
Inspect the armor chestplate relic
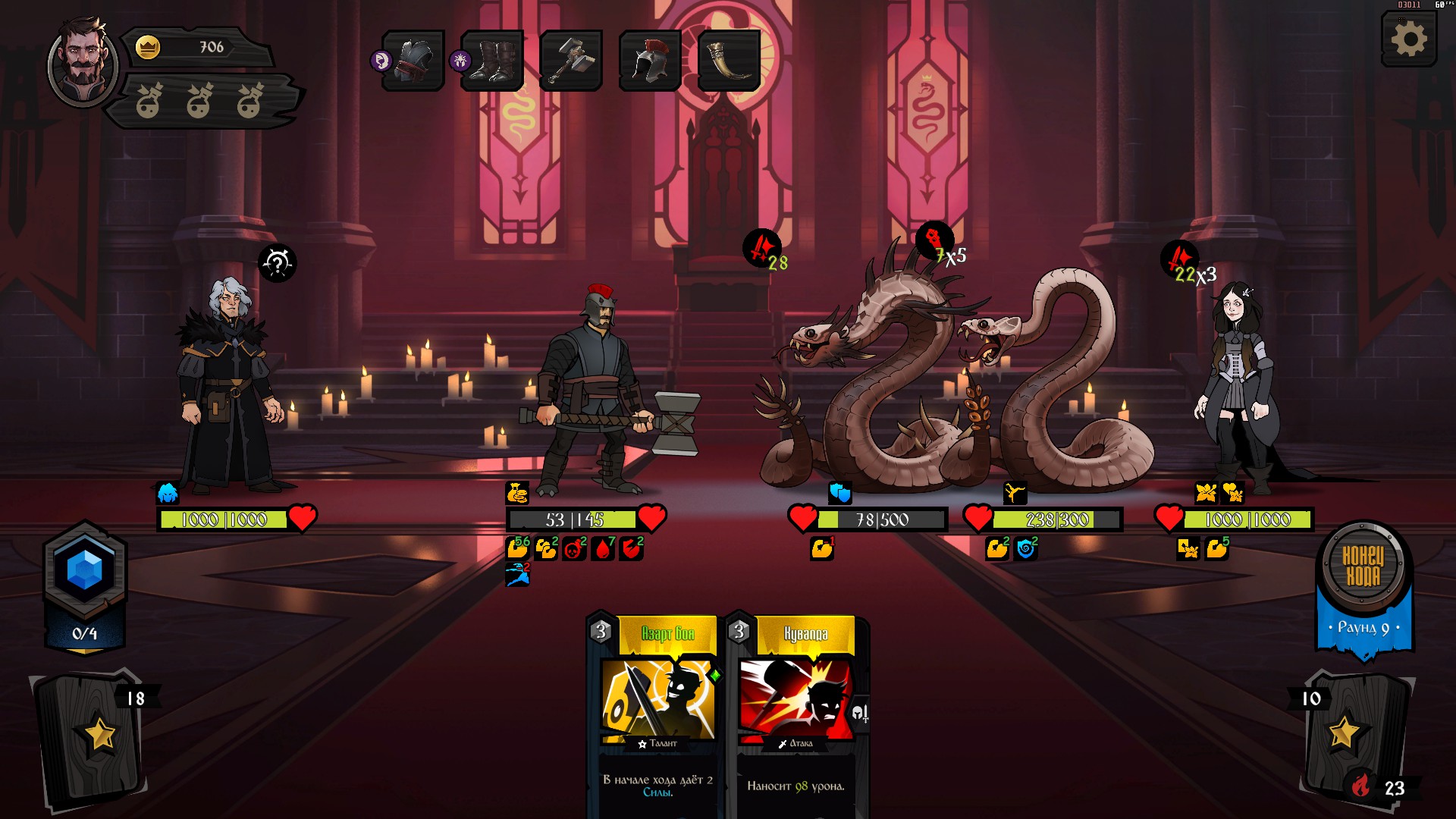click(x=413, y=61)
